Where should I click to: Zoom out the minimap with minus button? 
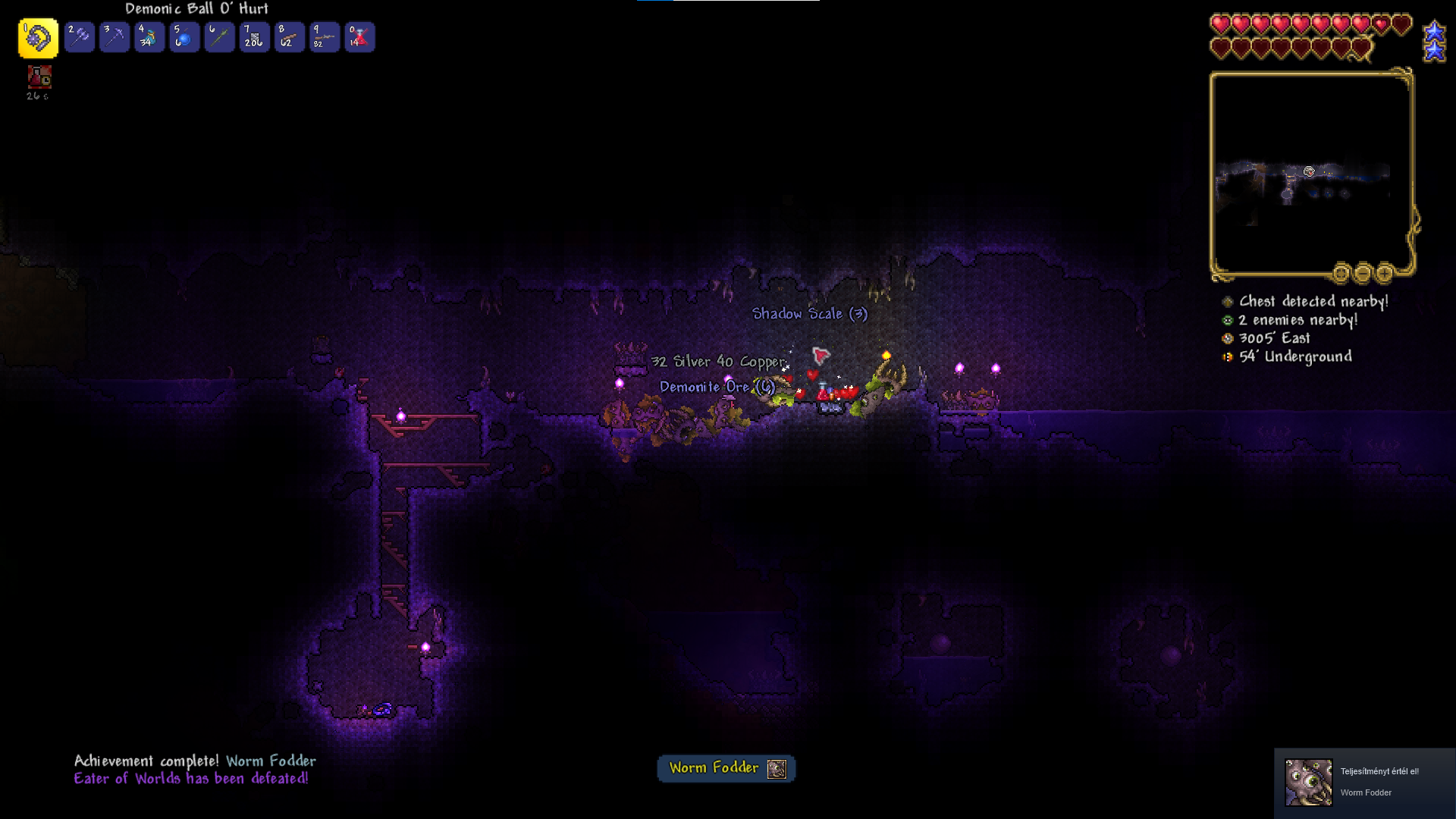coord(1363,273)
